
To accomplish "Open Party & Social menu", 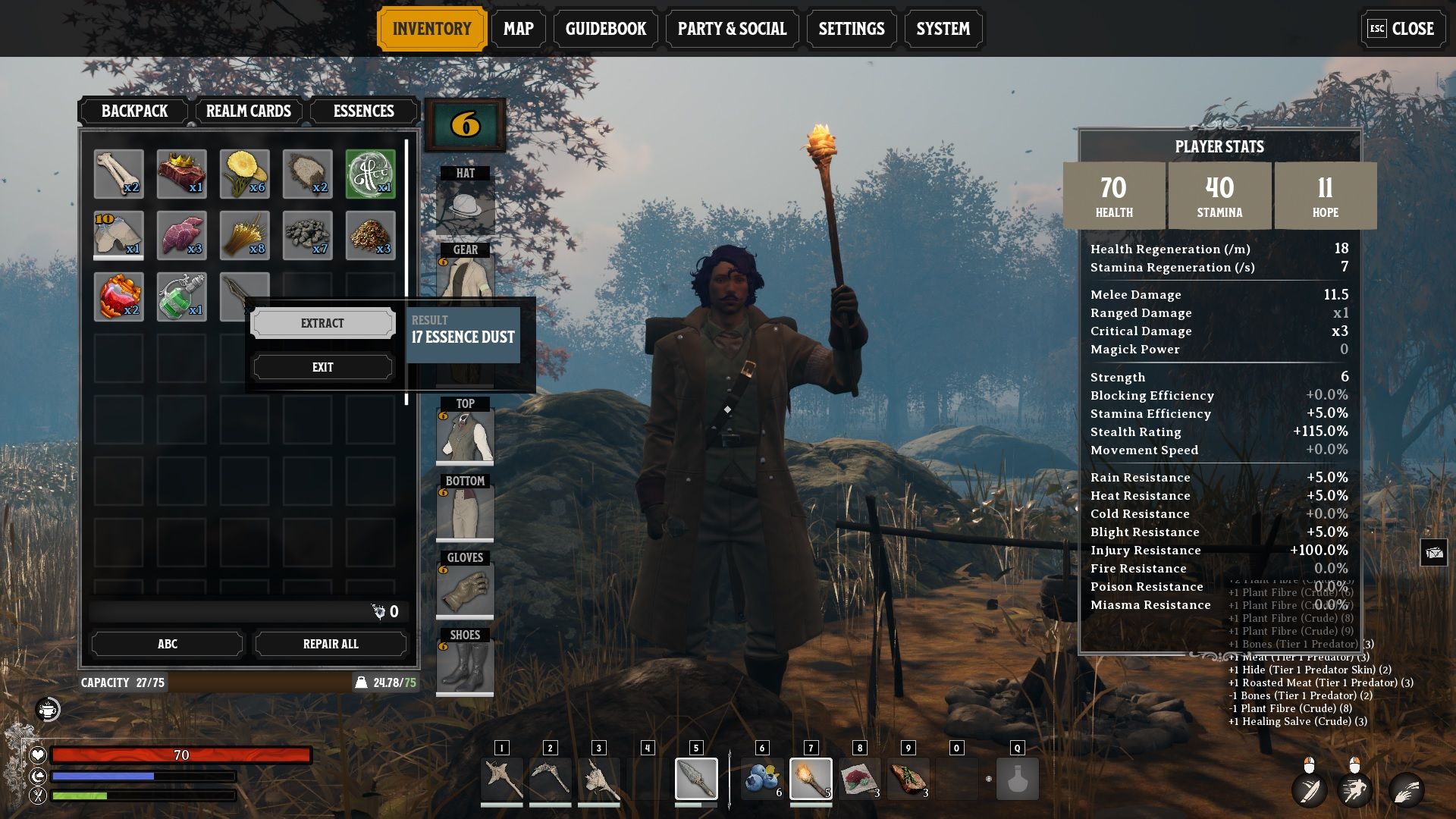I will pyautogui.click(x=732, y=29).
